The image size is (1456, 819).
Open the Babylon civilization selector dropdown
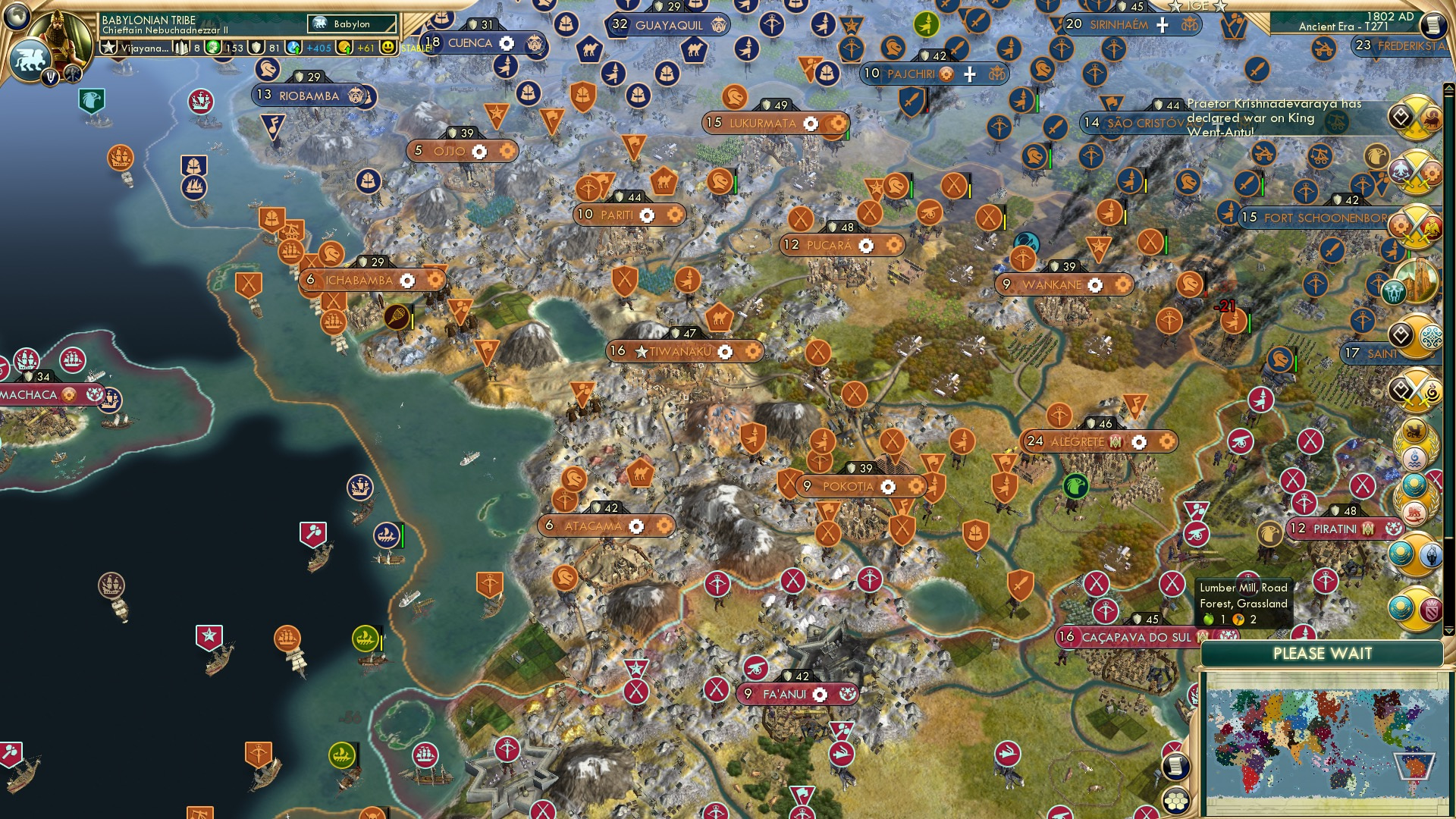pyautogui.click(x=353, y=24)
